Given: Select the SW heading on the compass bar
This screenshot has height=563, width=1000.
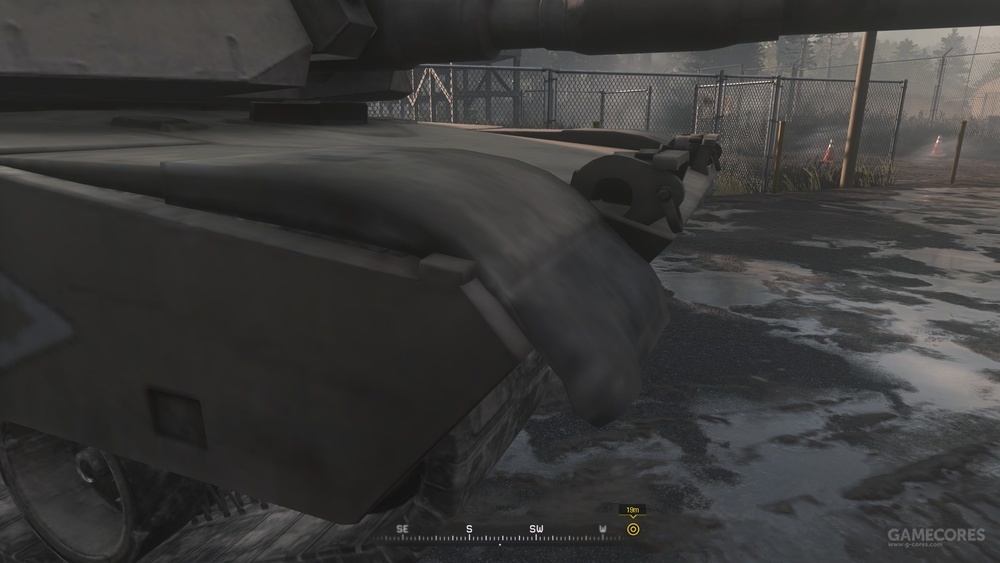Looking at the screenshot, I should 537,528.
